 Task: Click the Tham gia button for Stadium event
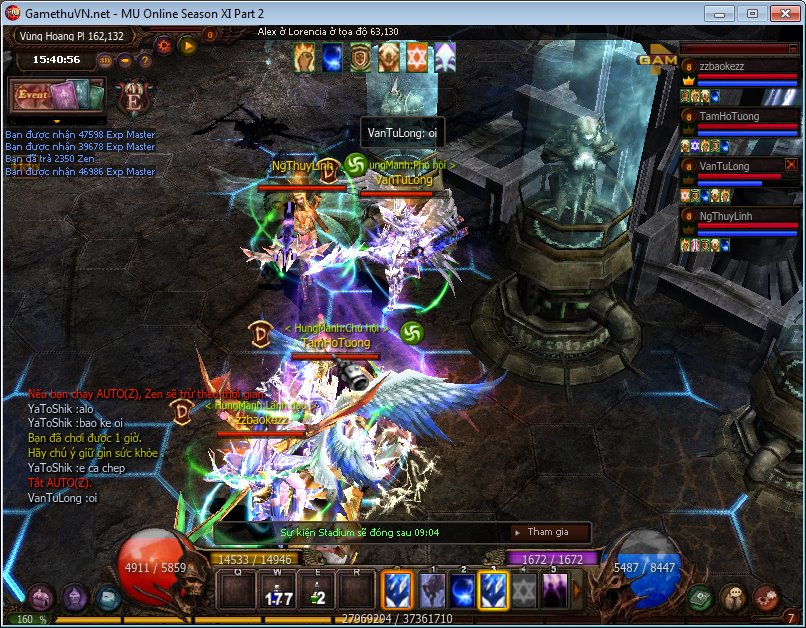[548, 532]
